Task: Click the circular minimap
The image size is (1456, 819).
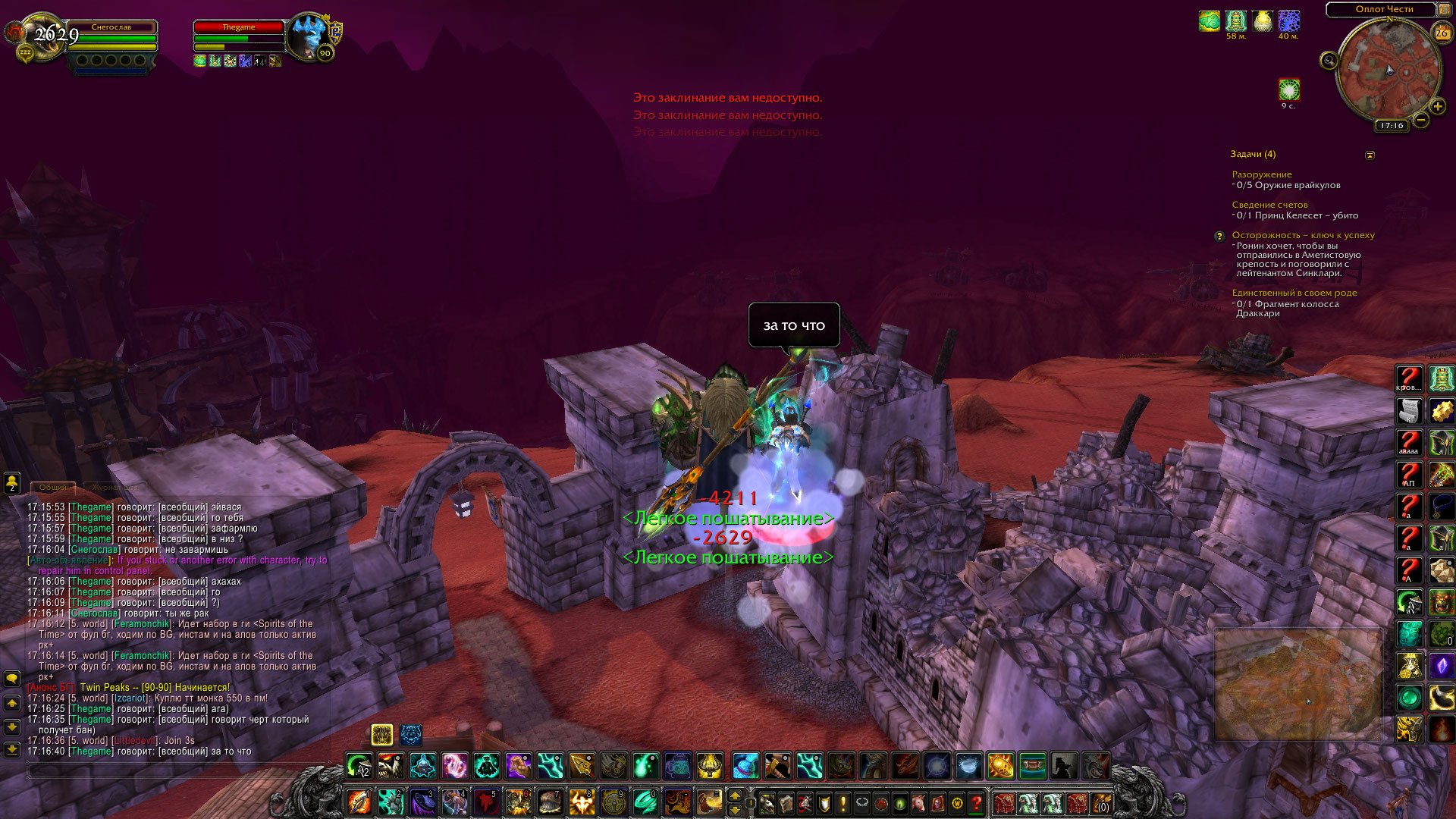Action: (x=1389, y=71)
